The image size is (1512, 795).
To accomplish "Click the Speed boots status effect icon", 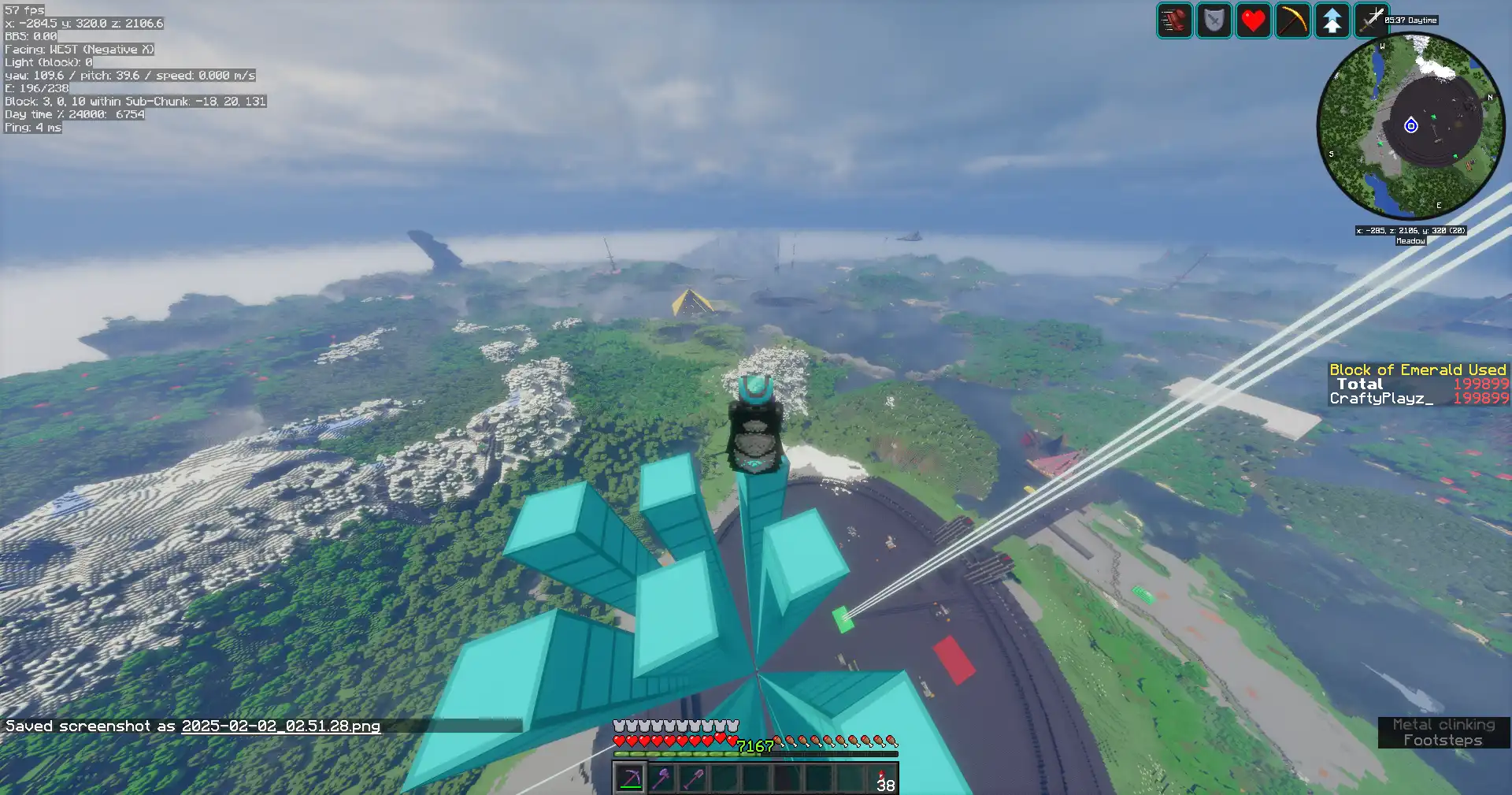I will point(1174,20).
